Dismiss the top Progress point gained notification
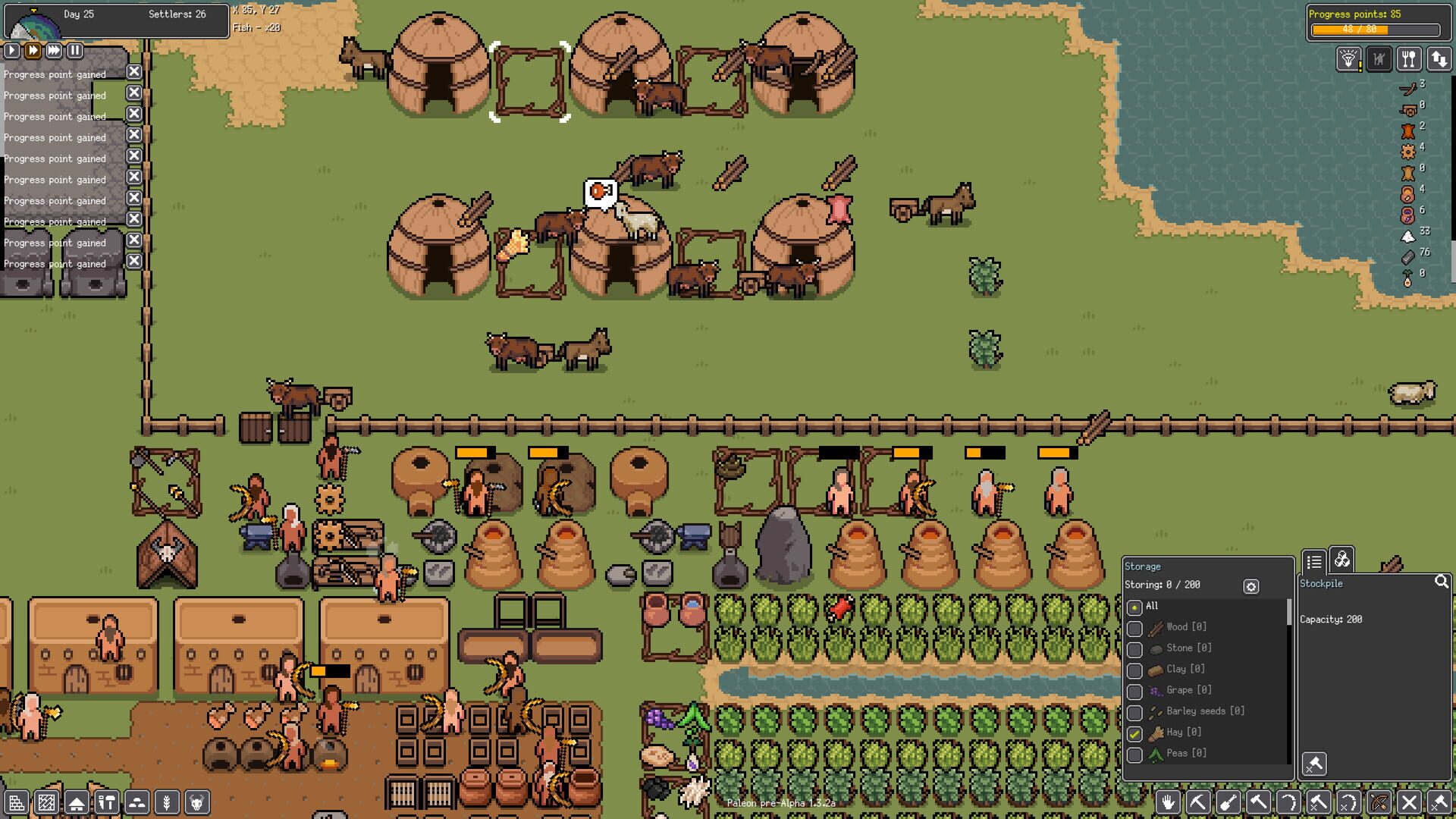The height and width of the screenshot is (819, 1456). coord(134,72)
